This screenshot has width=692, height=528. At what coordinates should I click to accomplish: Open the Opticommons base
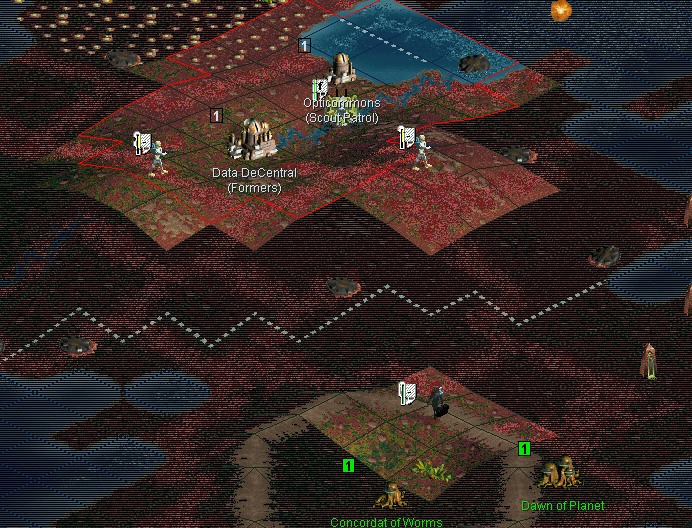click(342, 70)
